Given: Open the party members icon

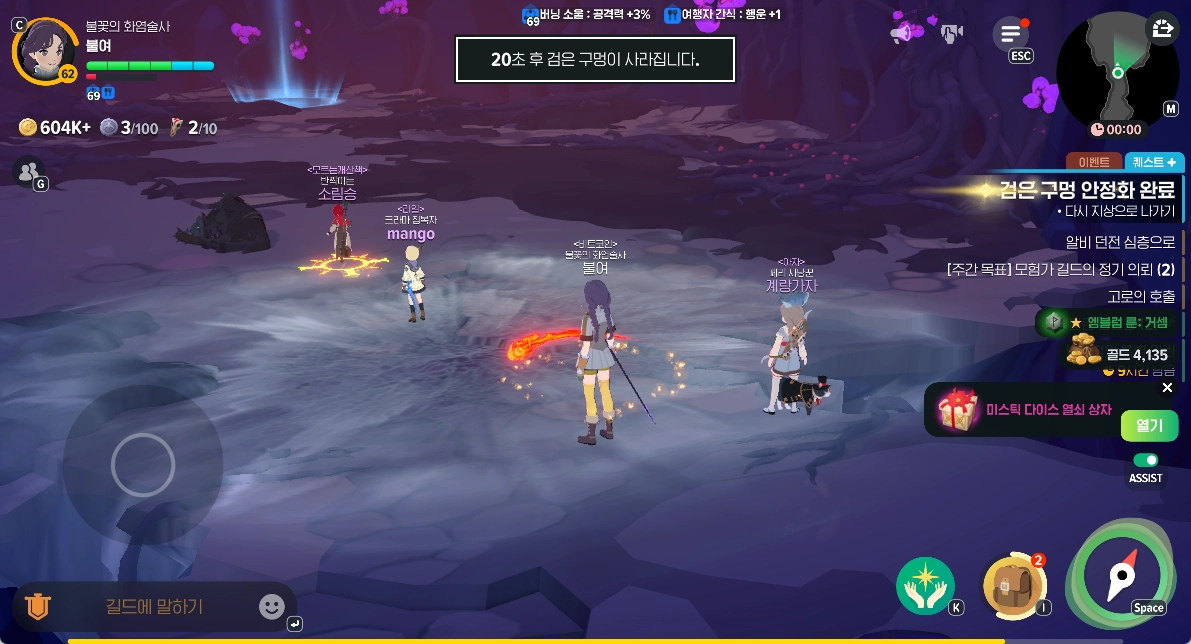Looking at the screenshot, I should (28, 171).
